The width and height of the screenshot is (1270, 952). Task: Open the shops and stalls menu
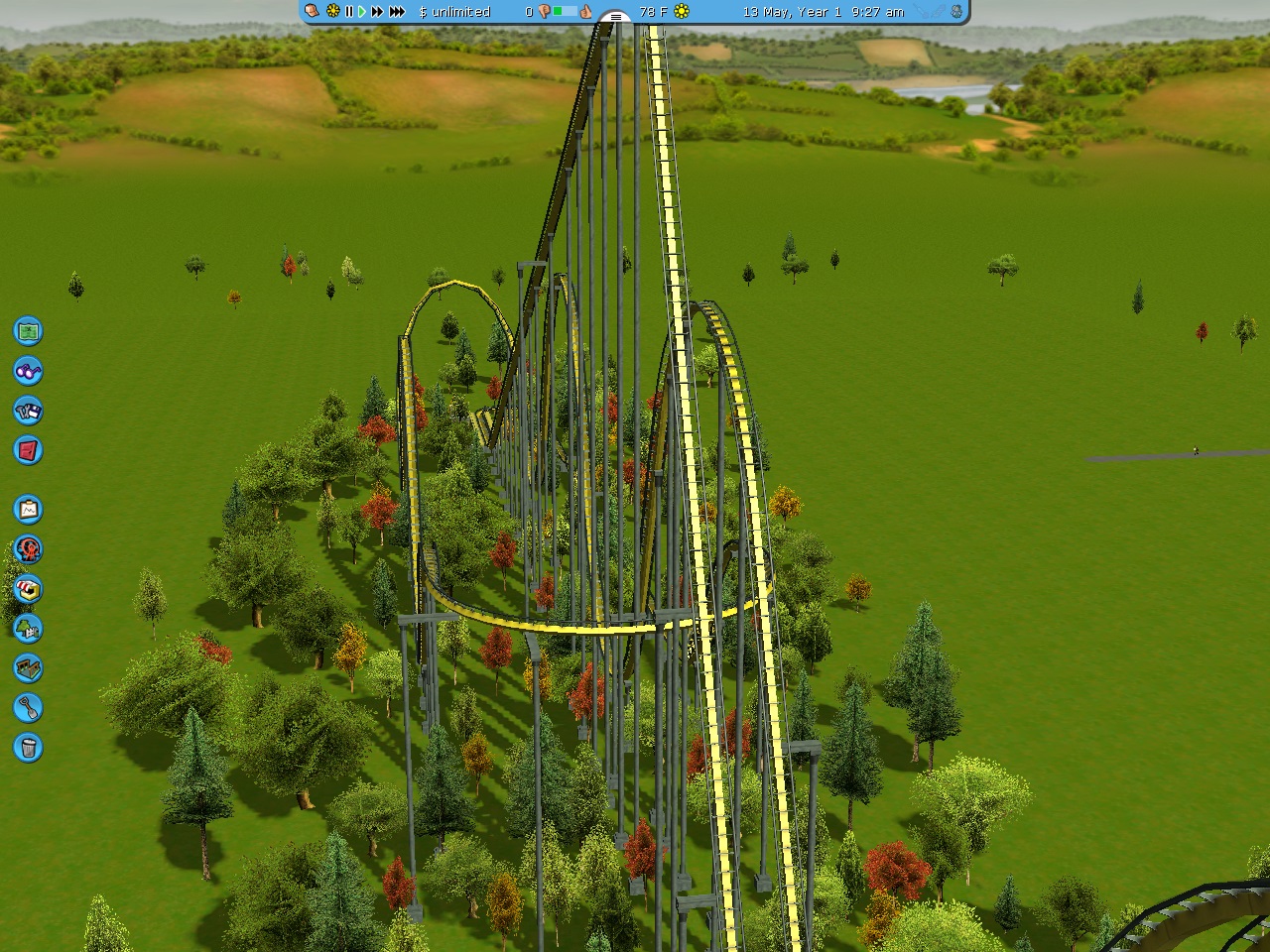[x=28, y=589]
